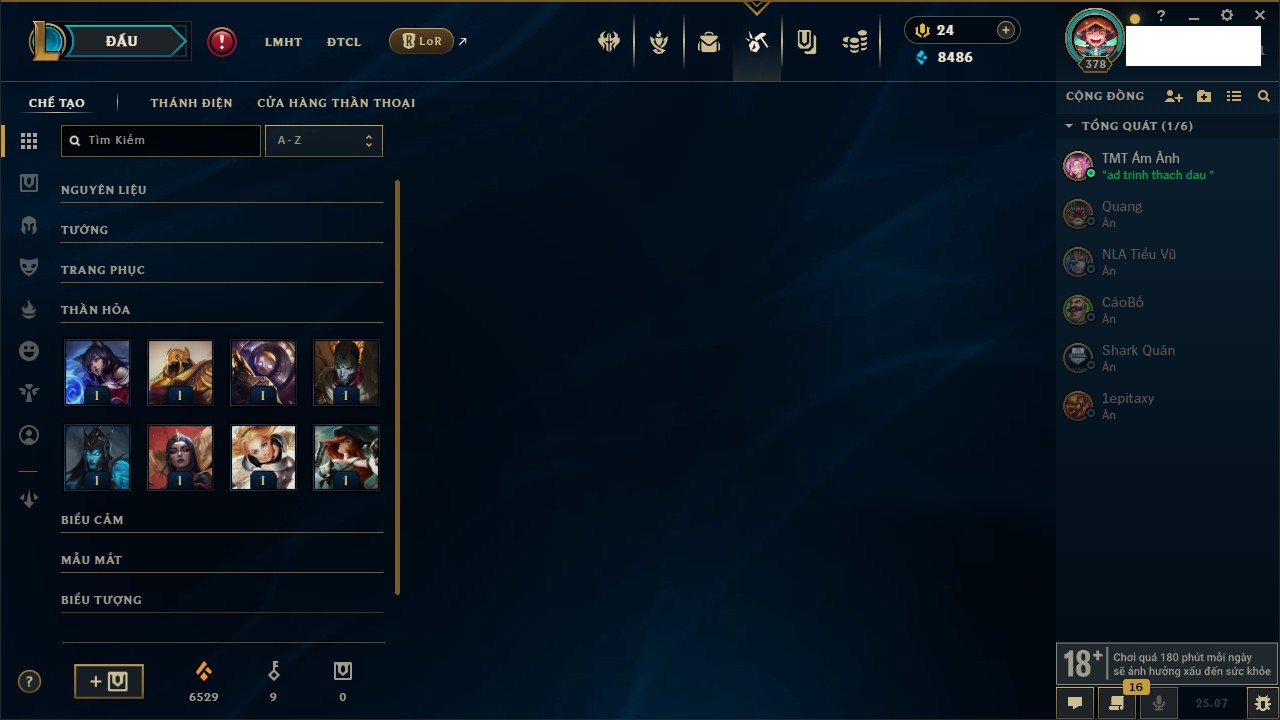Viewport: 1280px width, 720px height.
Task: Close the client window
Action: point(1260,16)
